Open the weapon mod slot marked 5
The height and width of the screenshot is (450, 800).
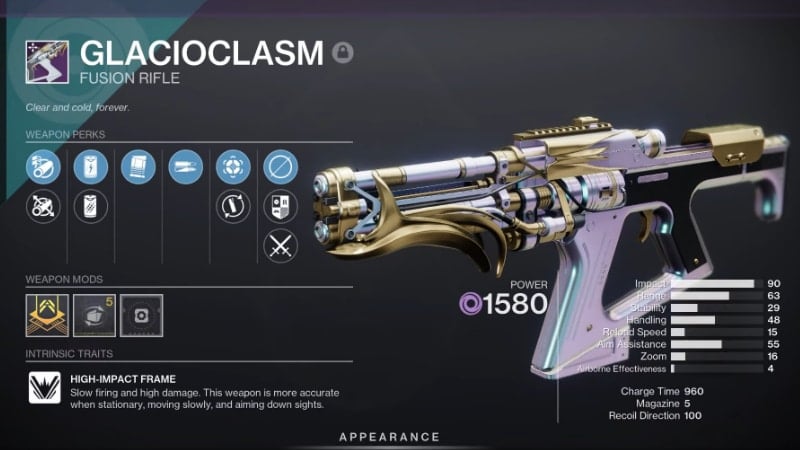90,314
